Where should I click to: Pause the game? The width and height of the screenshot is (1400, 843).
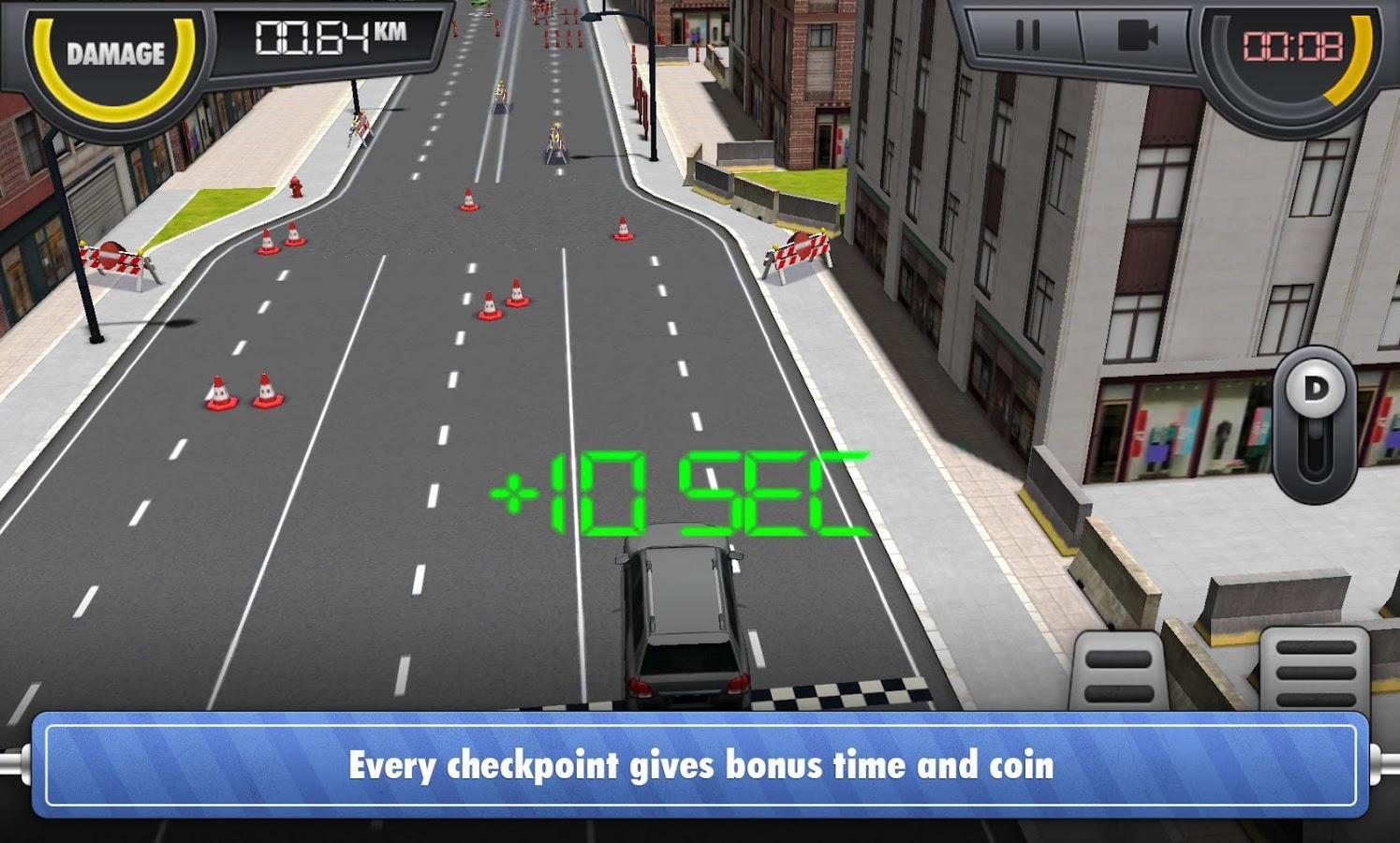click(1027, 37)
